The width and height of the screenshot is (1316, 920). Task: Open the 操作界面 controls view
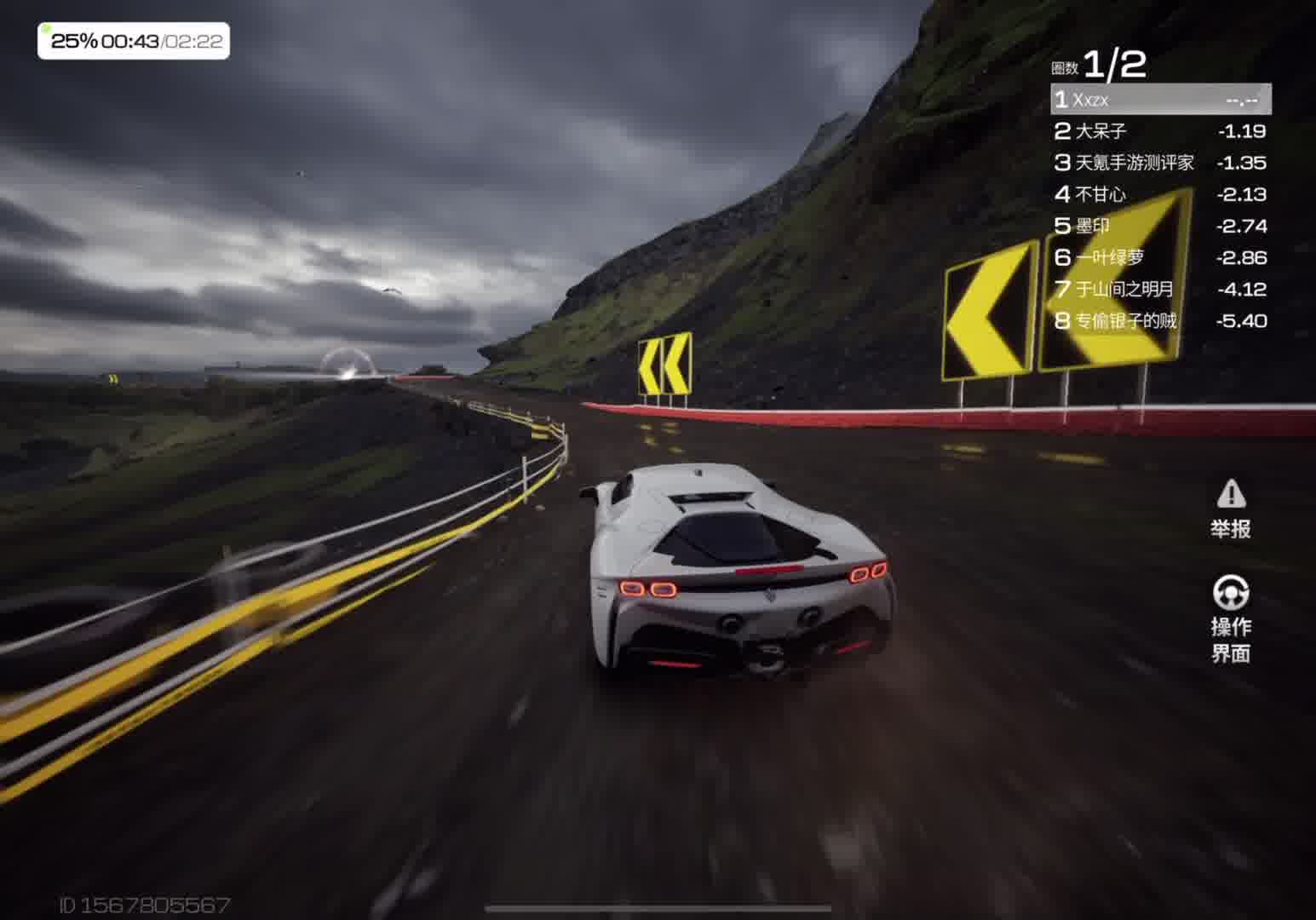1230,619
